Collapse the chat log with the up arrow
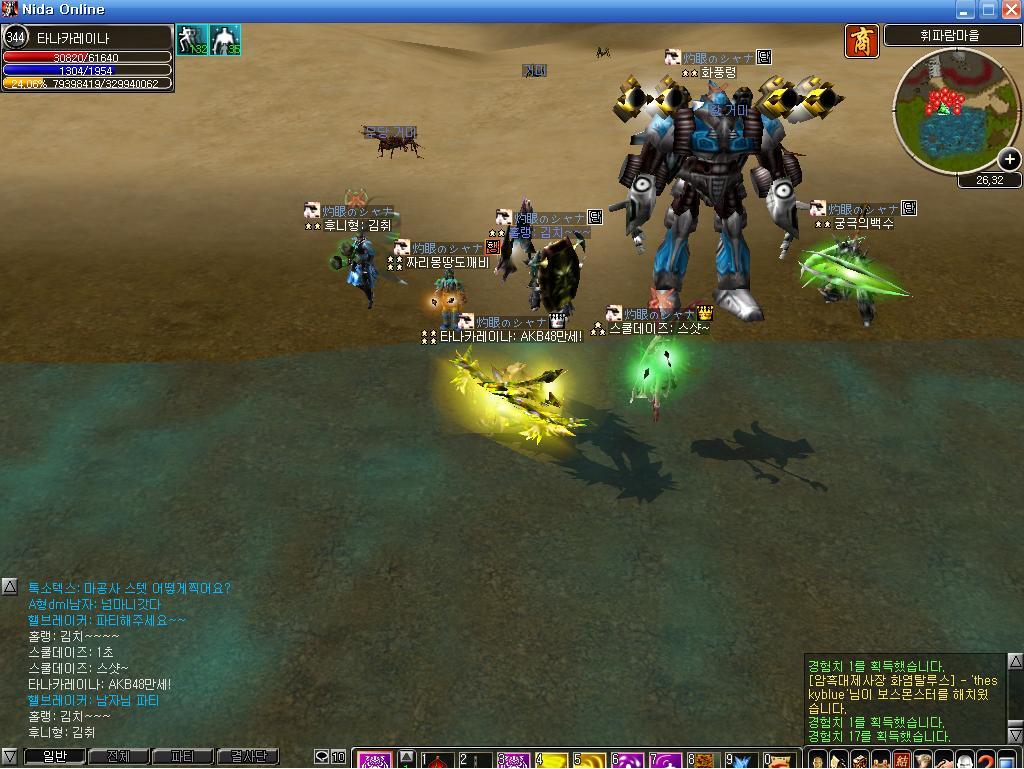Screen dimensions: 1024x769 9,586
